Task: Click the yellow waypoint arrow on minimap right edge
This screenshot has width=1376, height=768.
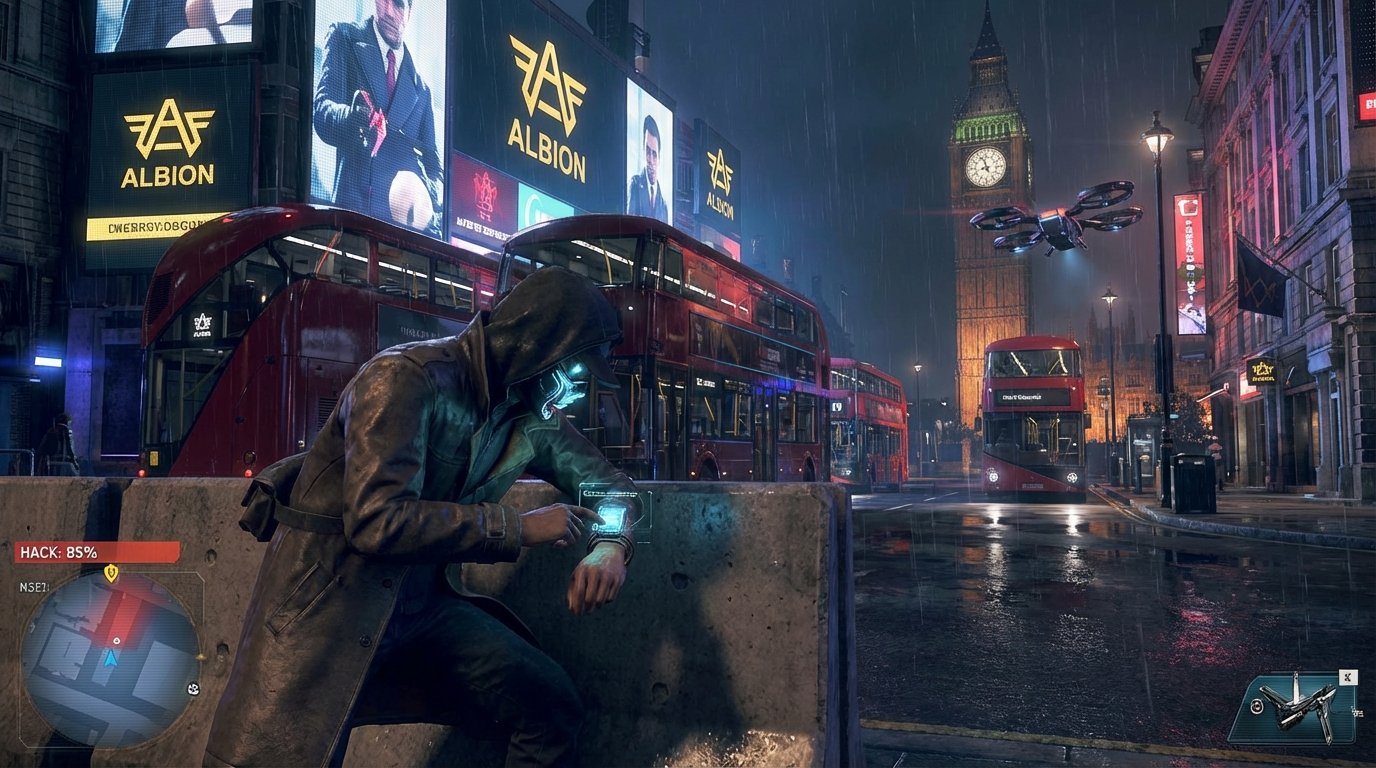Action: click(x=201, y=657)
